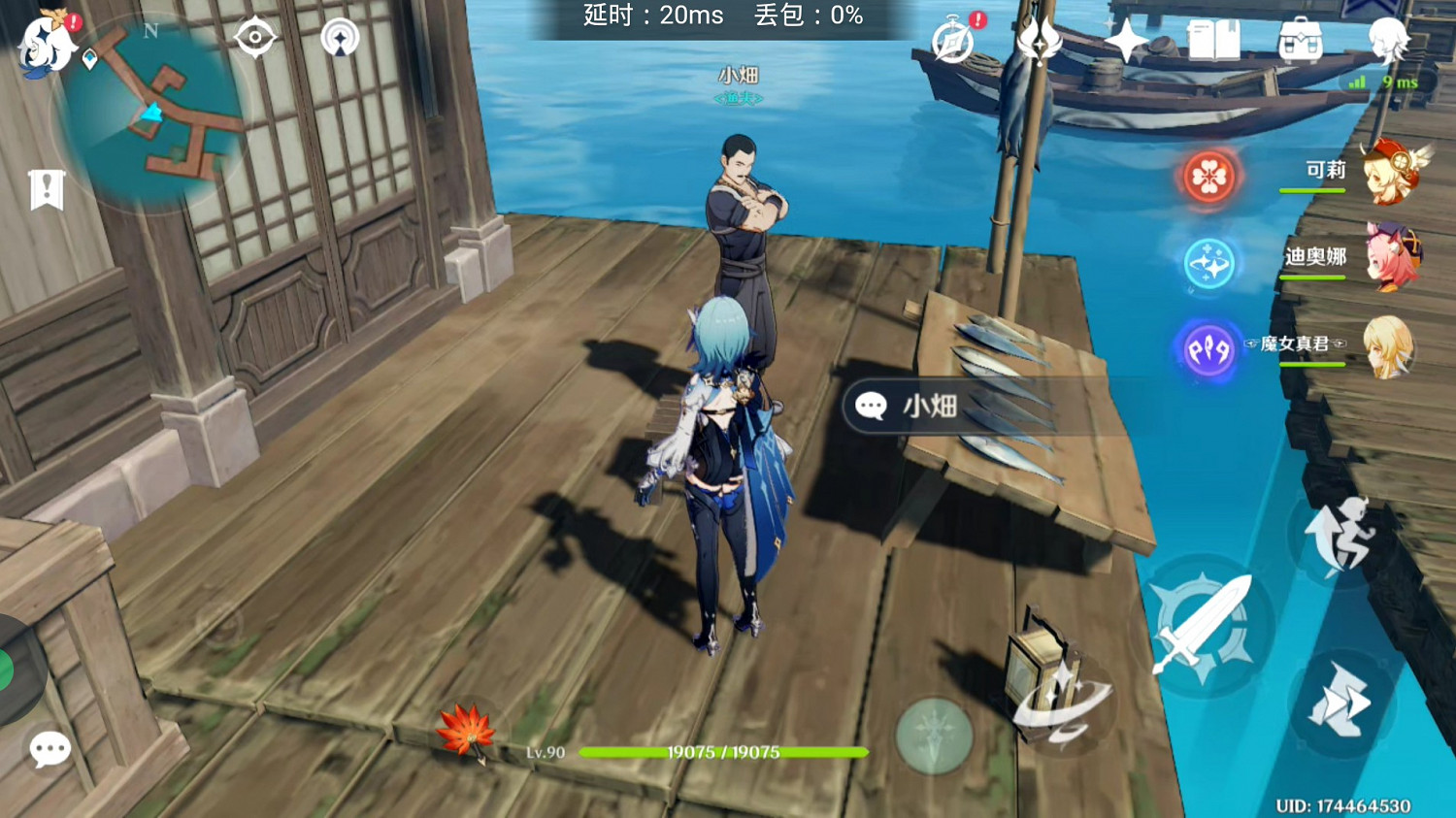1456x818 pixels.
Task: Open the chat bubble in bottom-left corner
Action: click(x=50, y=749)
